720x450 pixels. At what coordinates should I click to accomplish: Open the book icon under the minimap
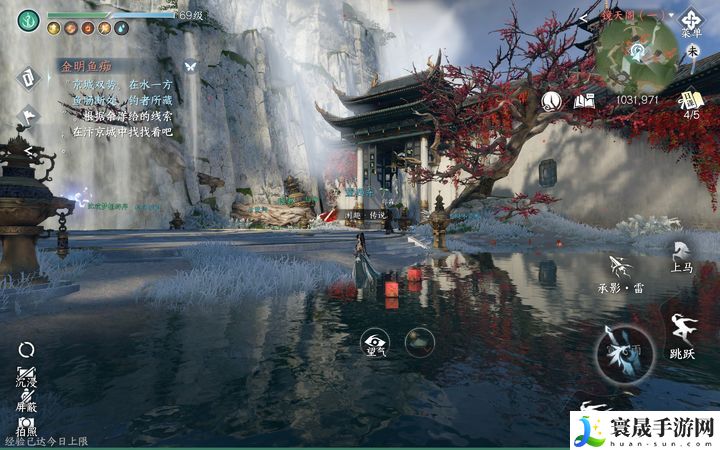pyautogui.click(x=585, y=100)
